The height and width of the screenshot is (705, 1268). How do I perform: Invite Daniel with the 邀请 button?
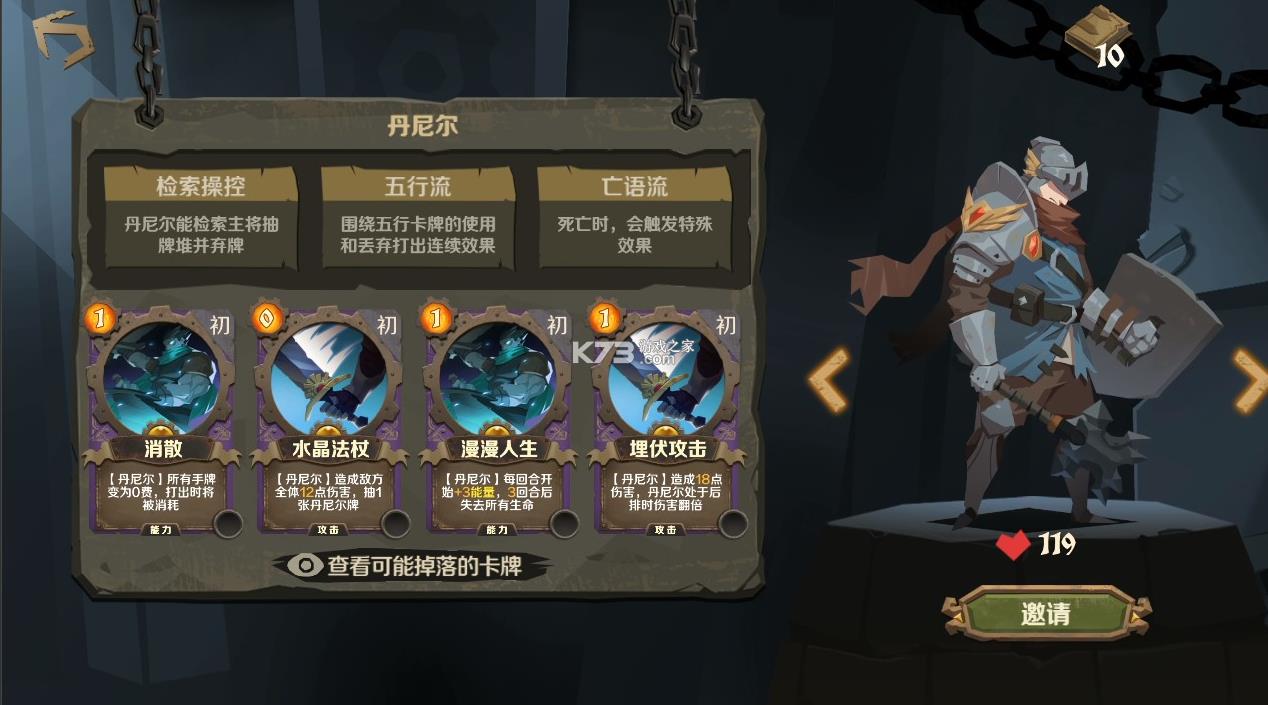tap(1045, 613)
